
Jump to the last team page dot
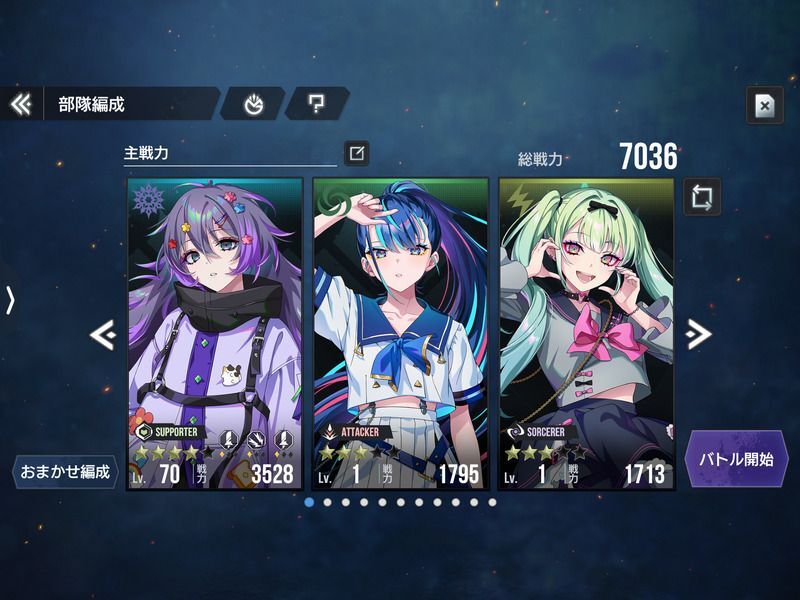point(491,502)
